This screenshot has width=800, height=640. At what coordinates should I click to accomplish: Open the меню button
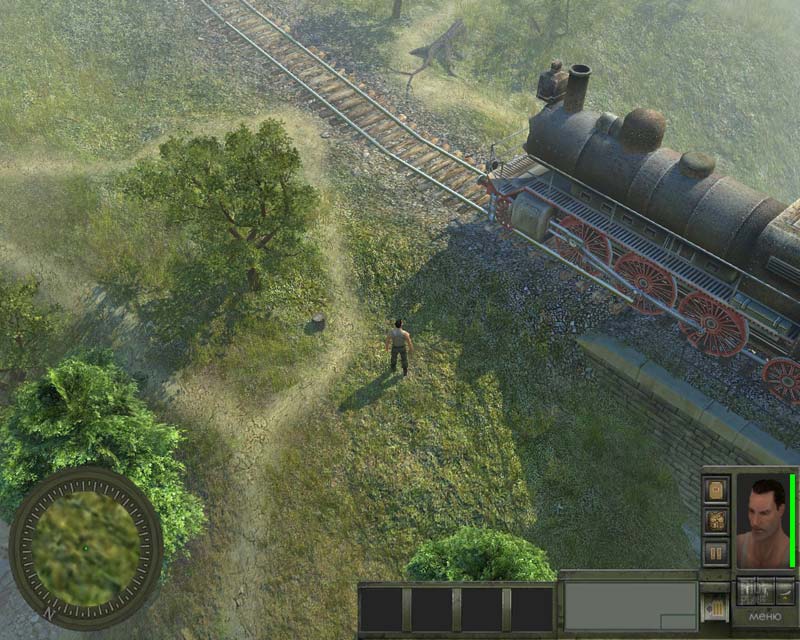point(765,617)
